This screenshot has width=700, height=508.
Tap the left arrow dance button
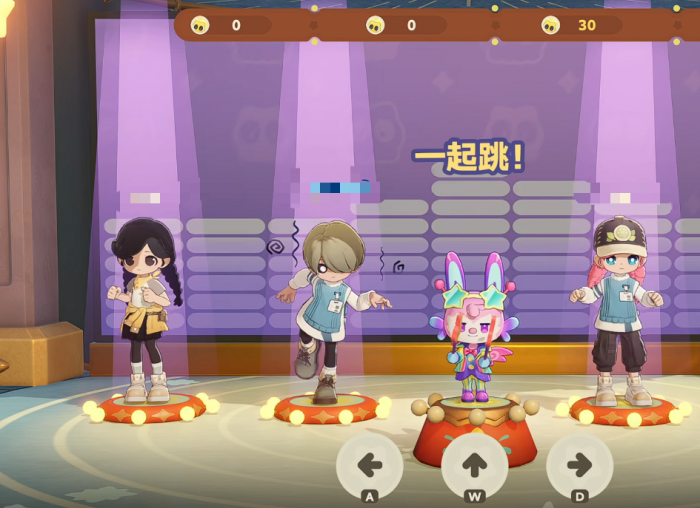pos(370,464)
